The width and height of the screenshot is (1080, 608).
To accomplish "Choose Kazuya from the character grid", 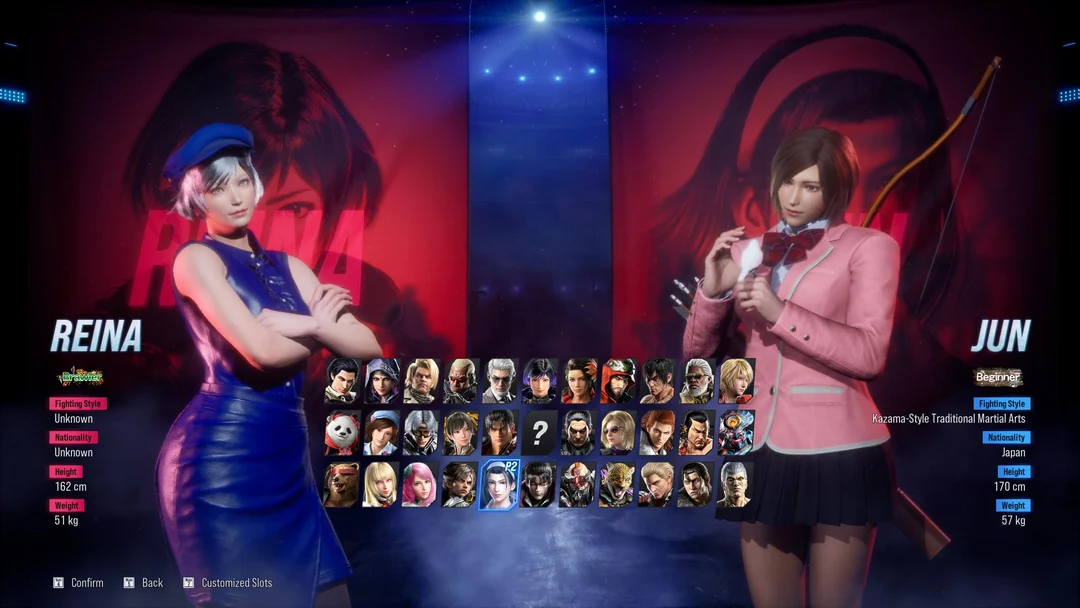I will pyautogui.click(x=578, y=432).
